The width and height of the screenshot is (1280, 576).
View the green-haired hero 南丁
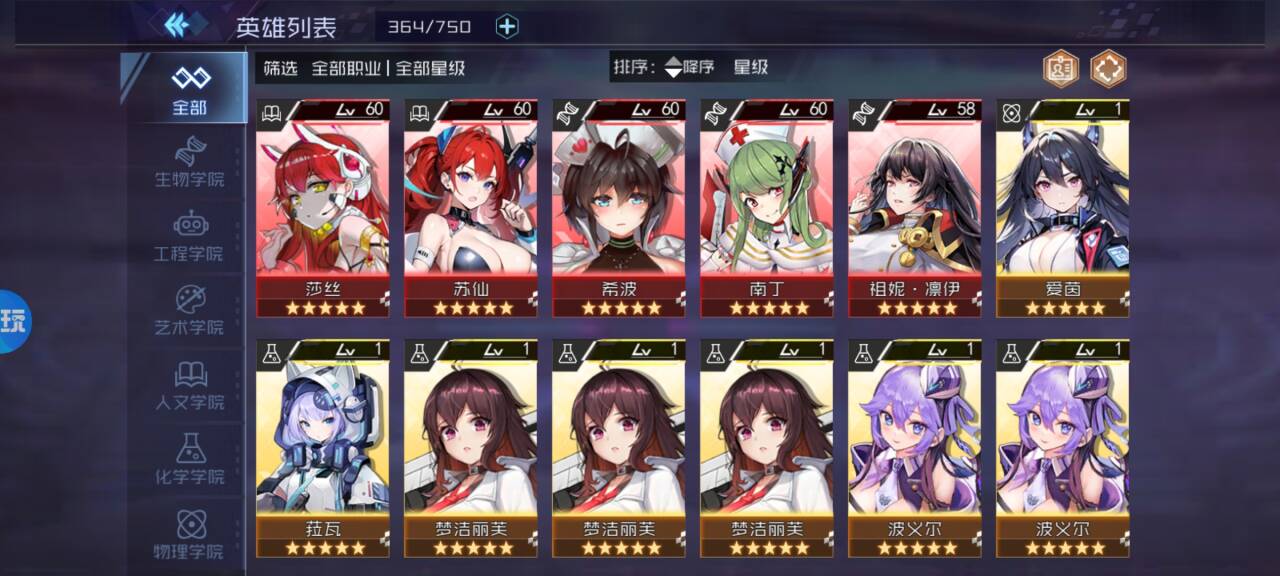click(x=766, y=208)
